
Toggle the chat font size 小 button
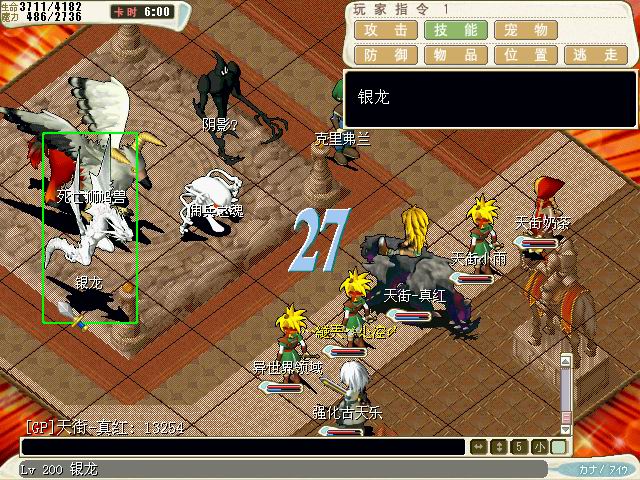539,447
